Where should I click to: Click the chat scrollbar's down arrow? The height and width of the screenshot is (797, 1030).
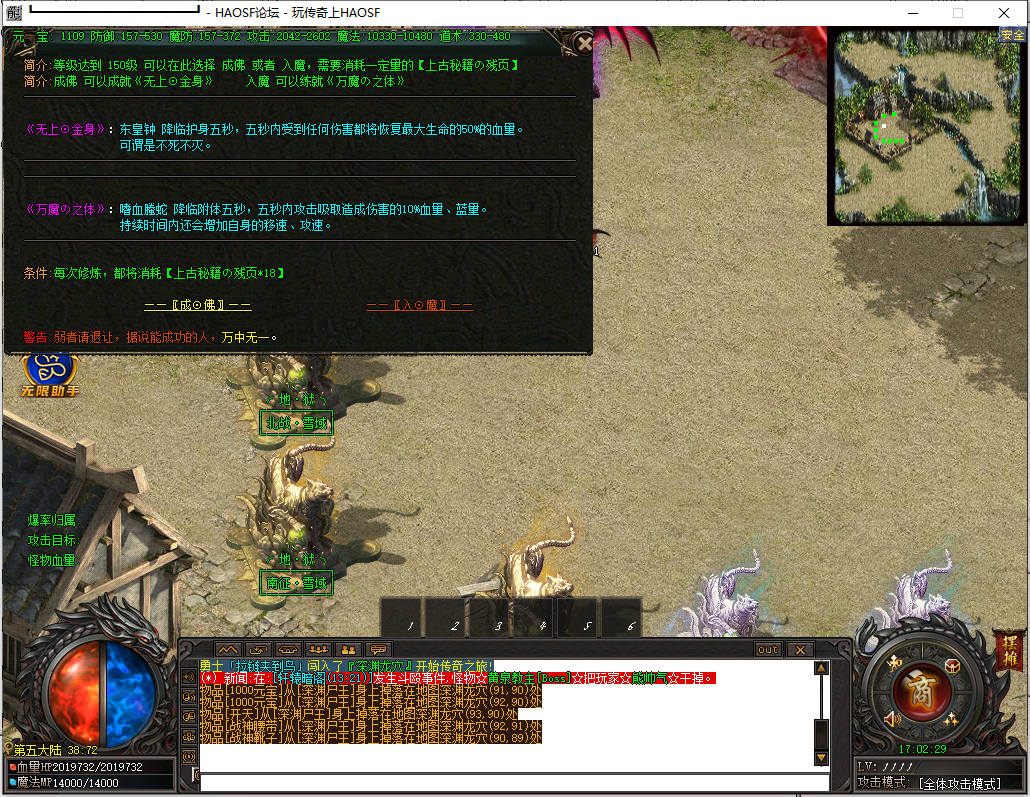[821, 757]
